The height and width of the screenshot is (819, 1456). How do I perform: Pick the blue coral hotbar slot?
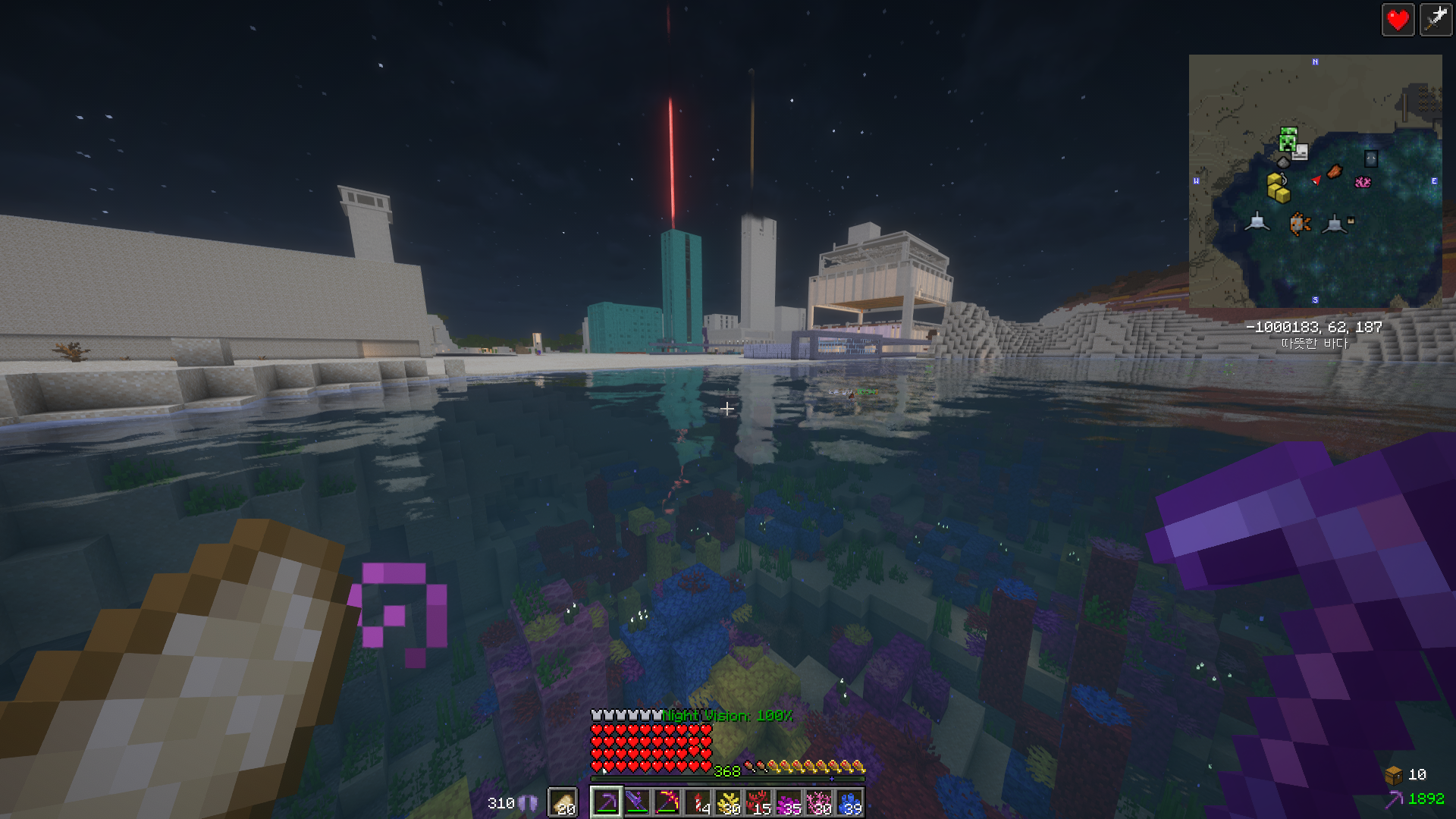849,802
